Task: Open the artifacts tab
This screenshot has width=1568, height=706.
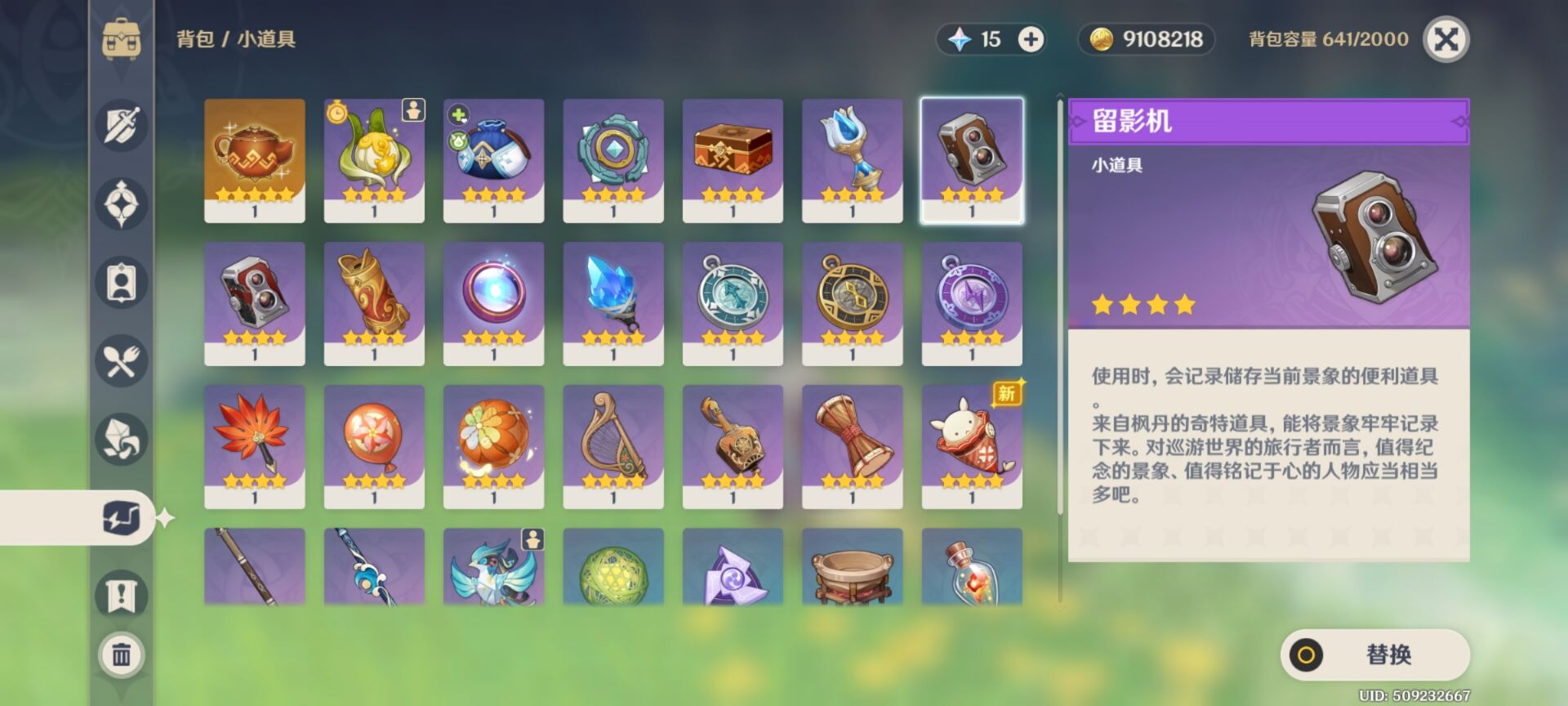Action: point(122,203)
